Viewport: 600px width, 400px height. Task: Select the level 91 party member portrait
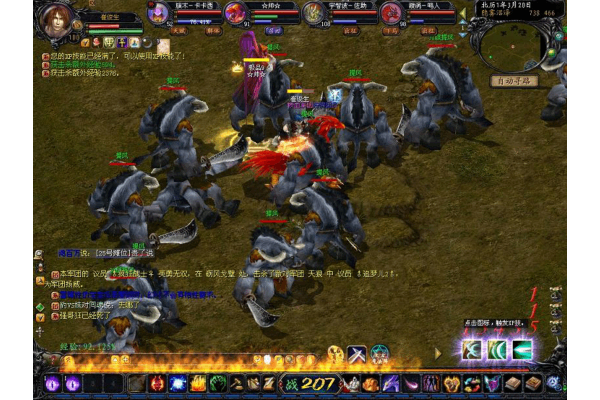click(236, 13)
